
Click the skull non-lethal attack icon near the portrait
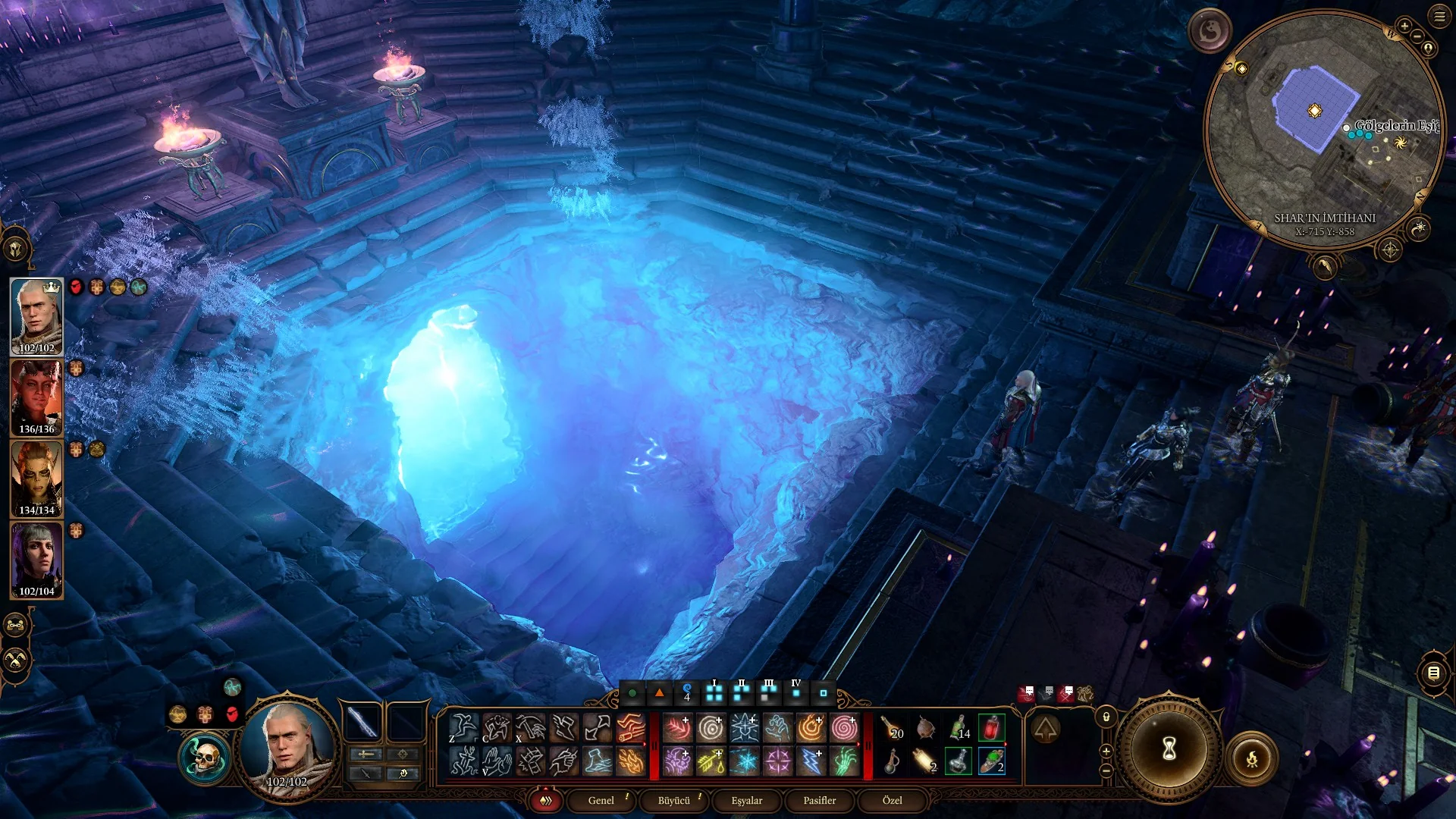(x=205, y=755)
